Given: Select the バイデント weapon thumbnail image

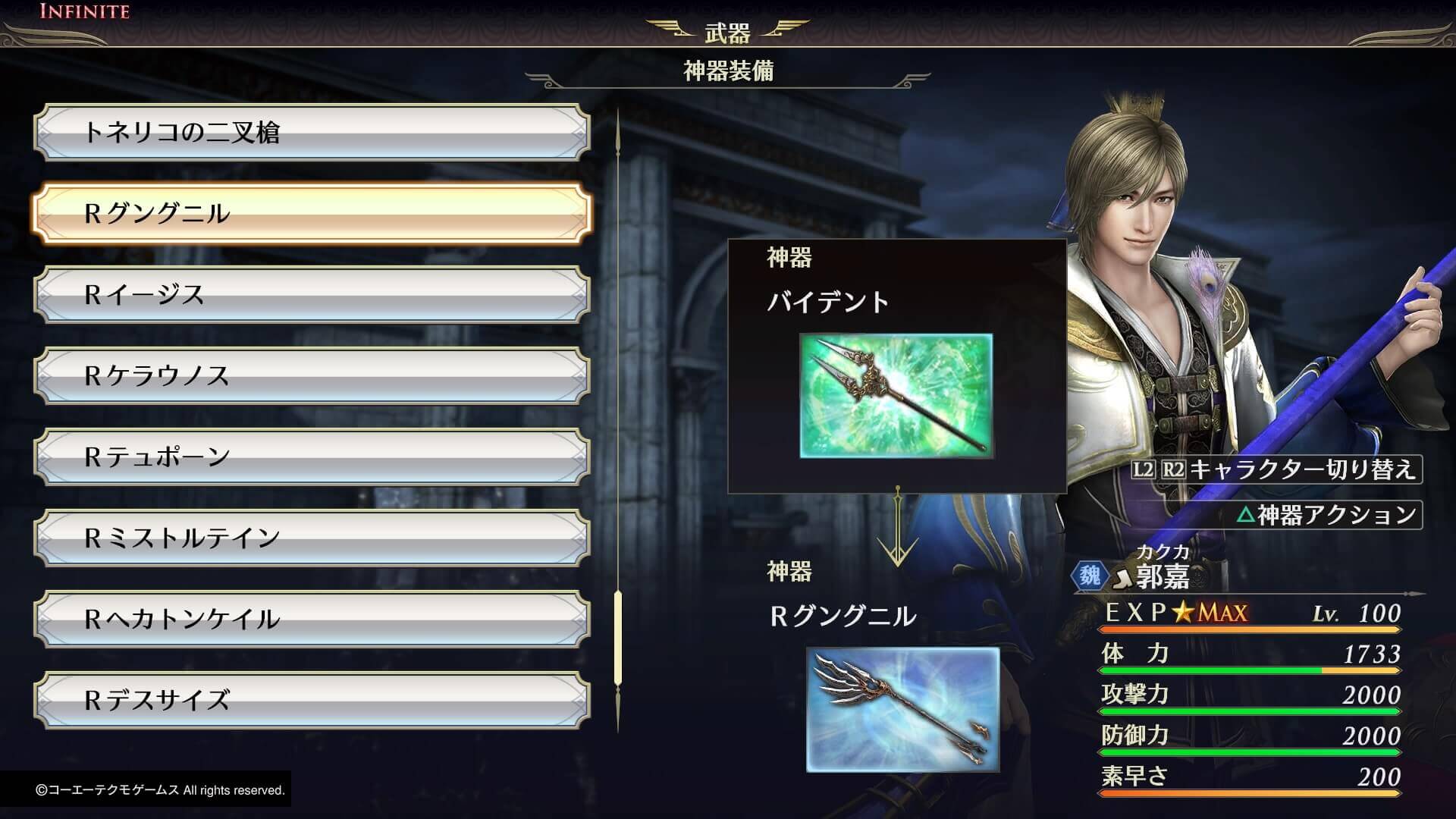Looking at the screenshot, I should 899,397.
